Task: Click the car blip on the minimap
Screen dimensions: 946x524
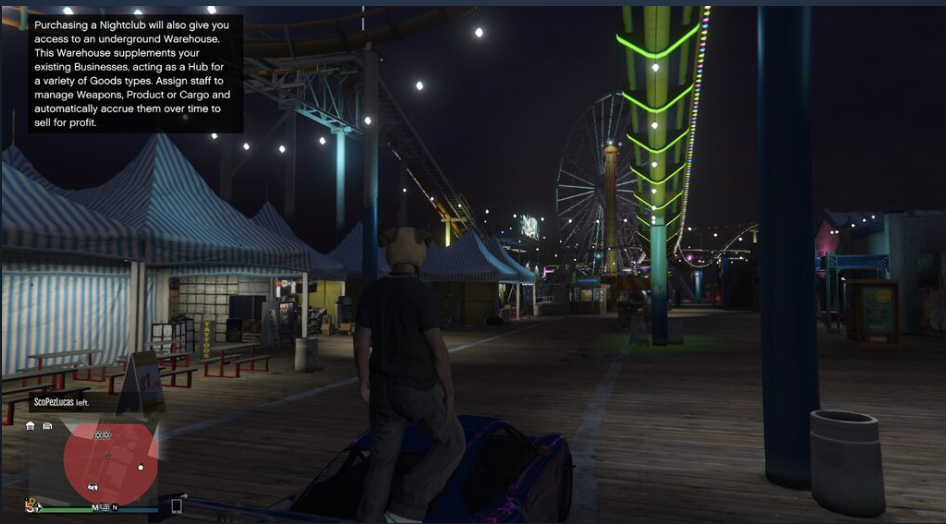Action: (x=93, y=486)
